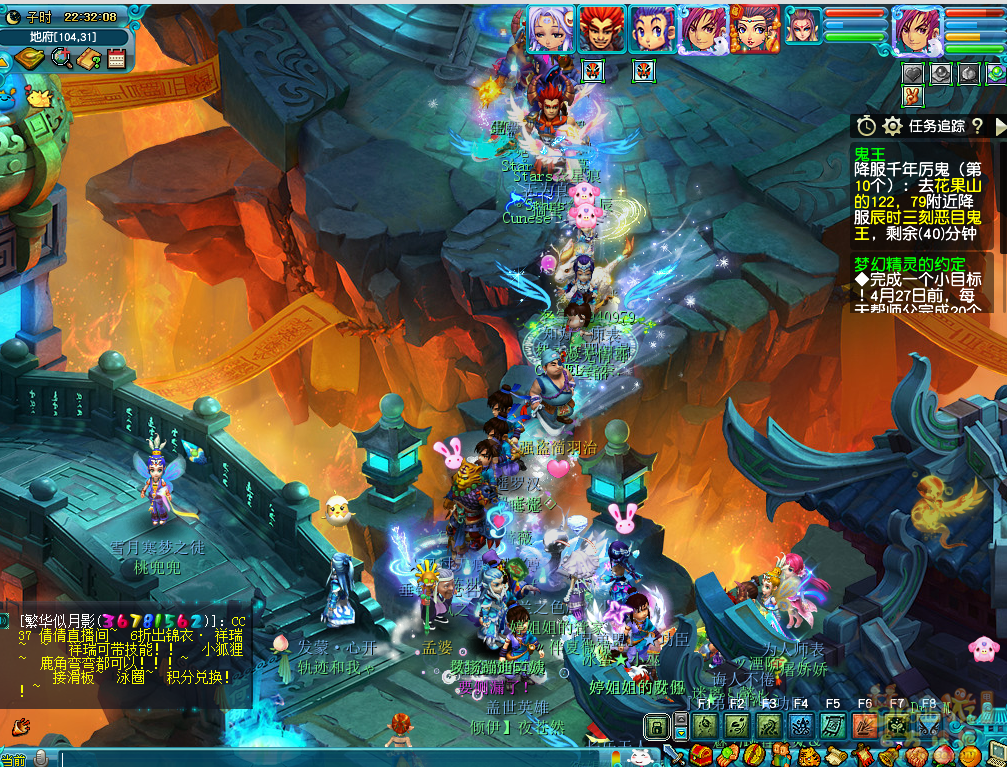1007x767 pixels.
Task: Open the sword attack menu icon
Action: coord(675,755)
